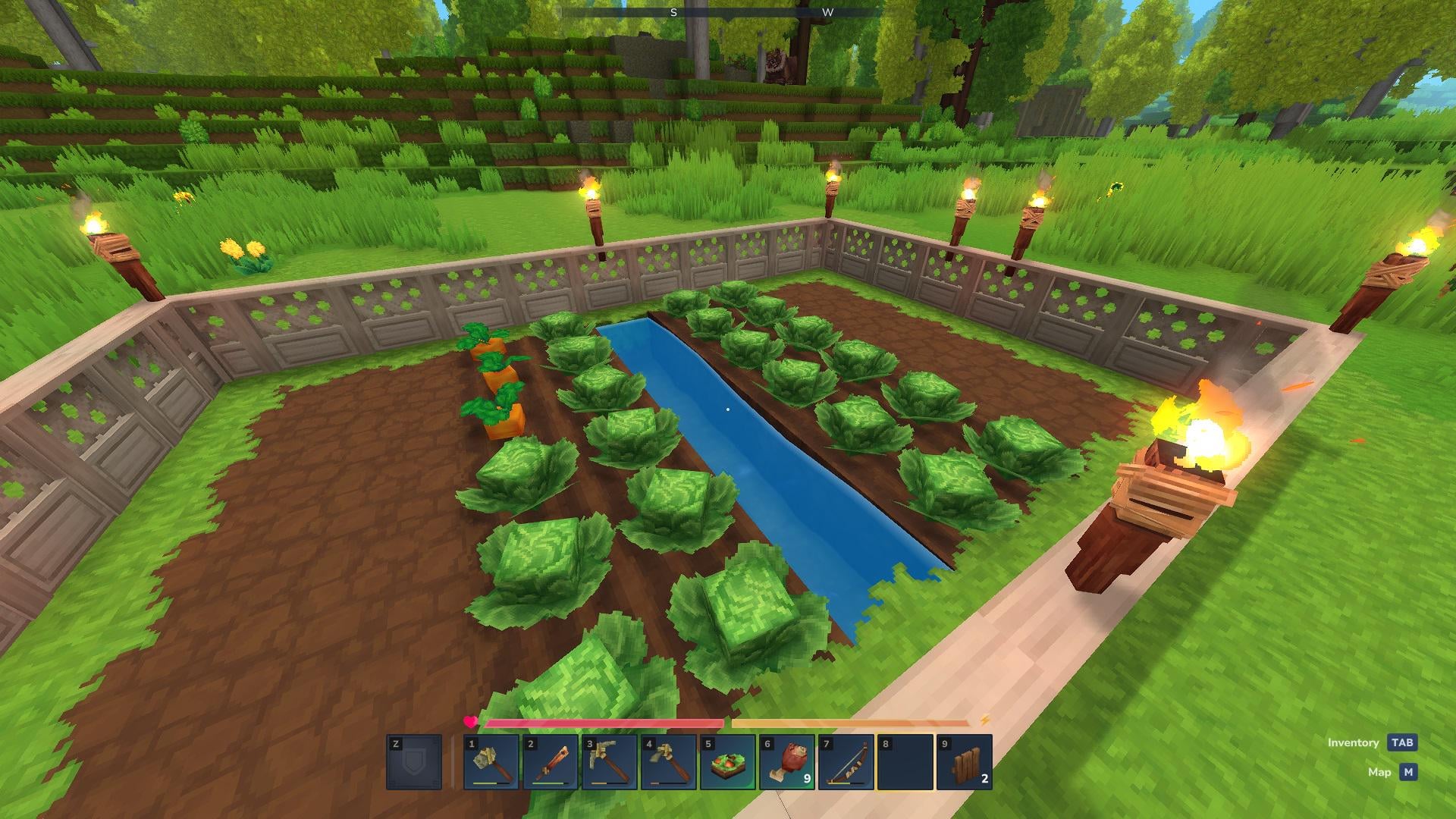The width and height of the screenshot is (1456, 819).
Task: Select the cooked meat drumstick slot
Action: tap(787, 762)
